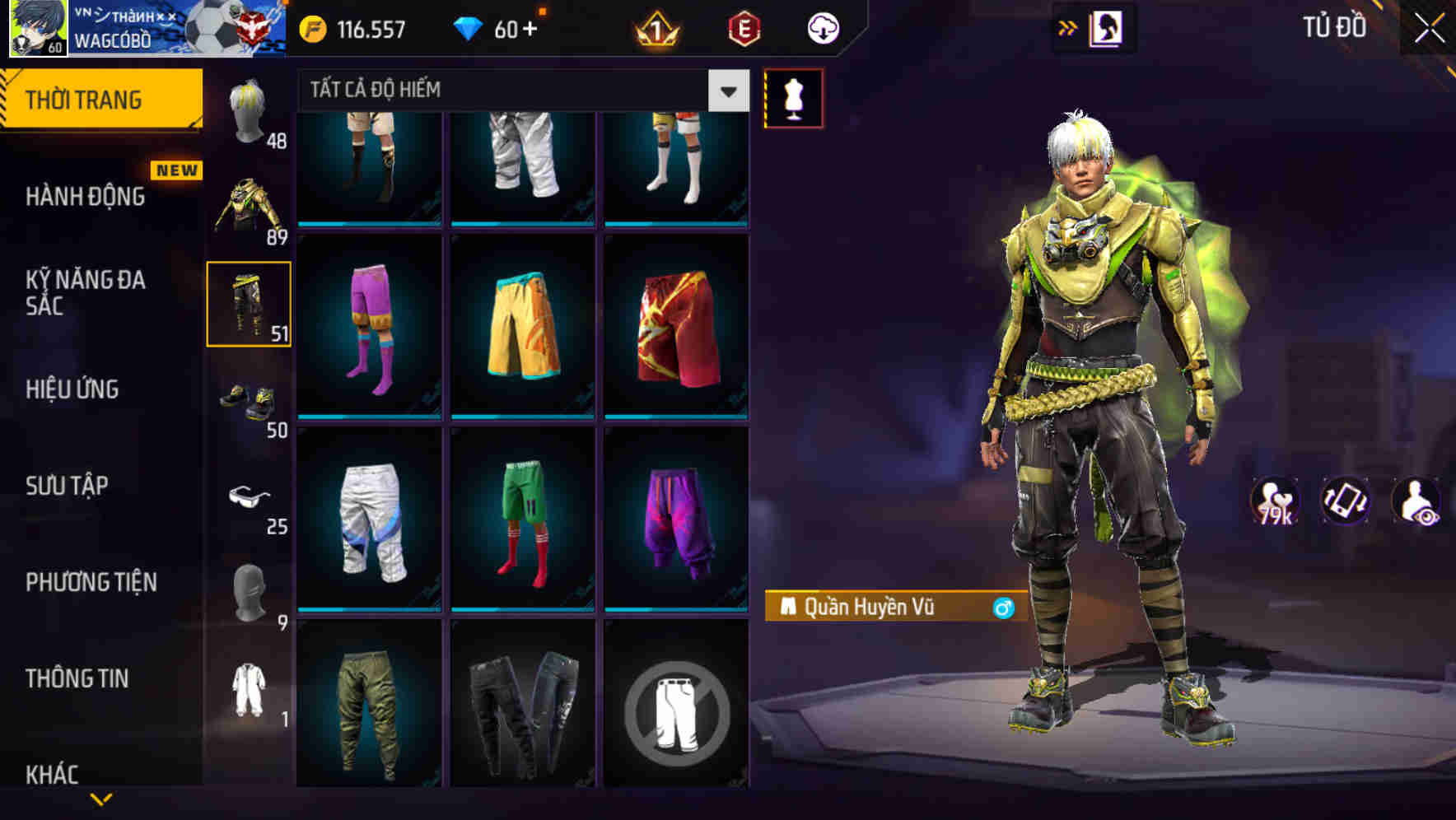Collapse the left sidebar with the chevron arrow

(x=99, y=800)
